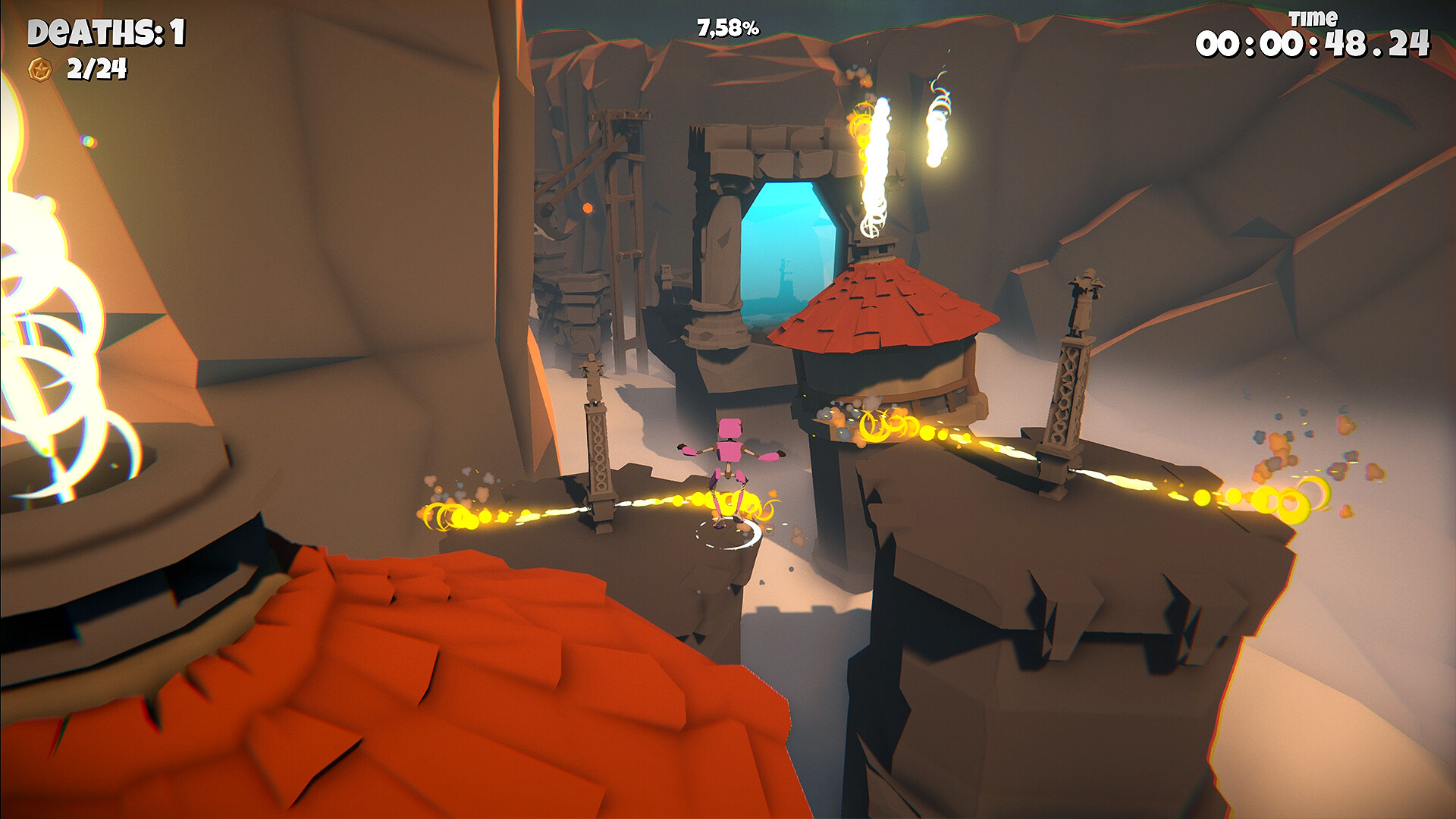Image resolution: width=1456 pixels, height=819 pixels.
Task: Select the DEATHS label at top left
Action: (91, 32)
